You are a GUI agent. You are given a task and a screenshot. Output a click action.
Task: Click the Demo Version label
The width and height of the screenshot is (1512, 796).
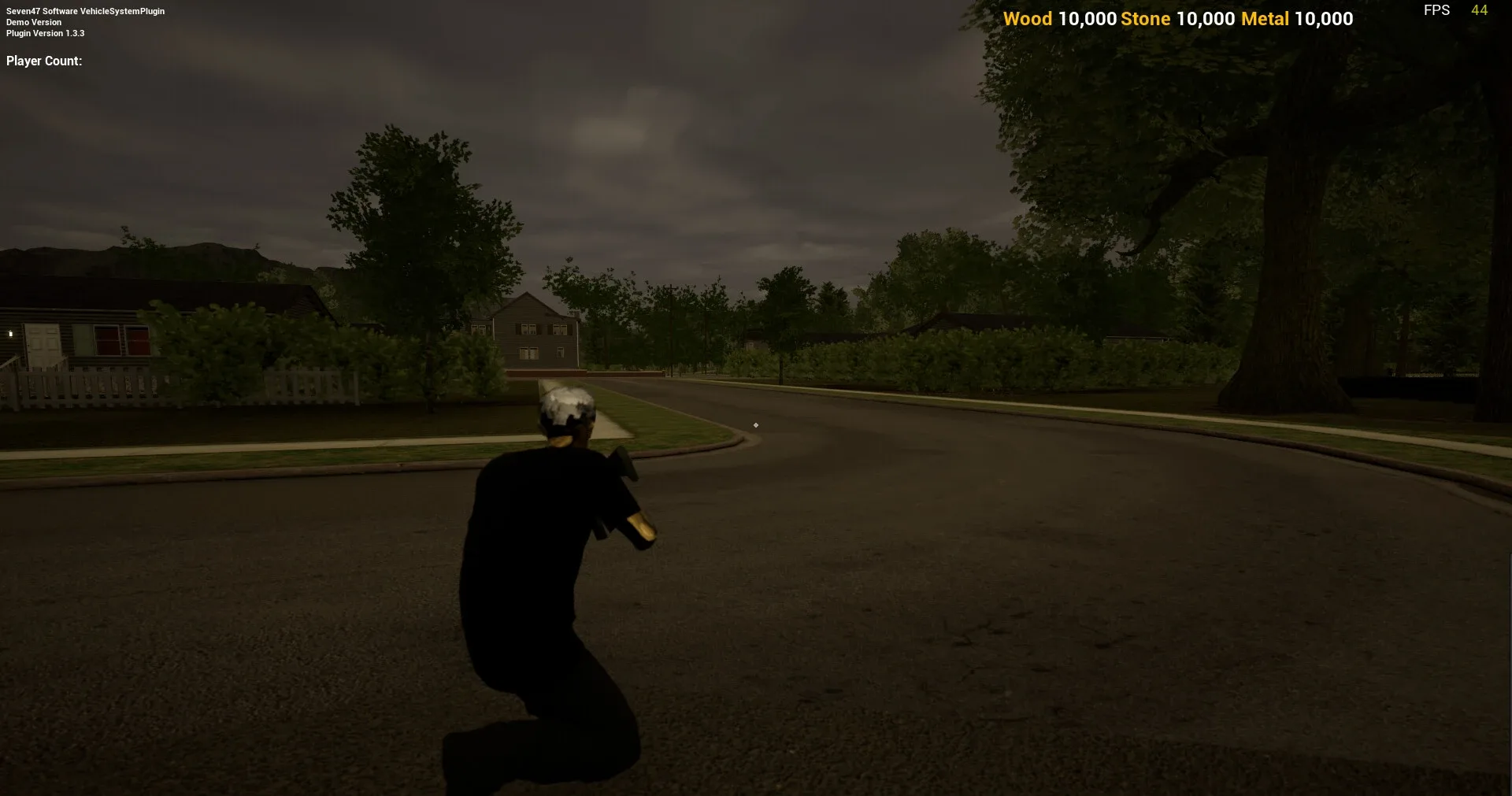tap(32, 22)
